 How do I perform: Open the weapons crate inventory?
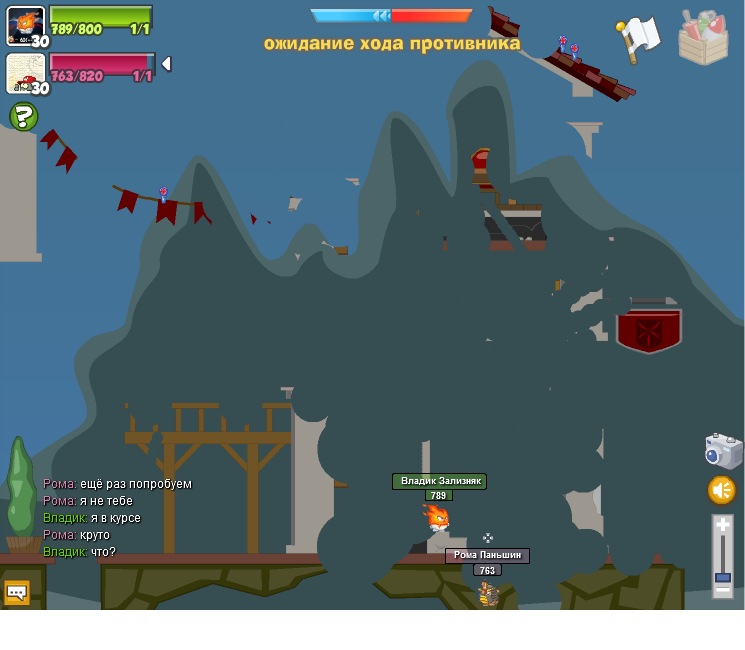[703, 38]
